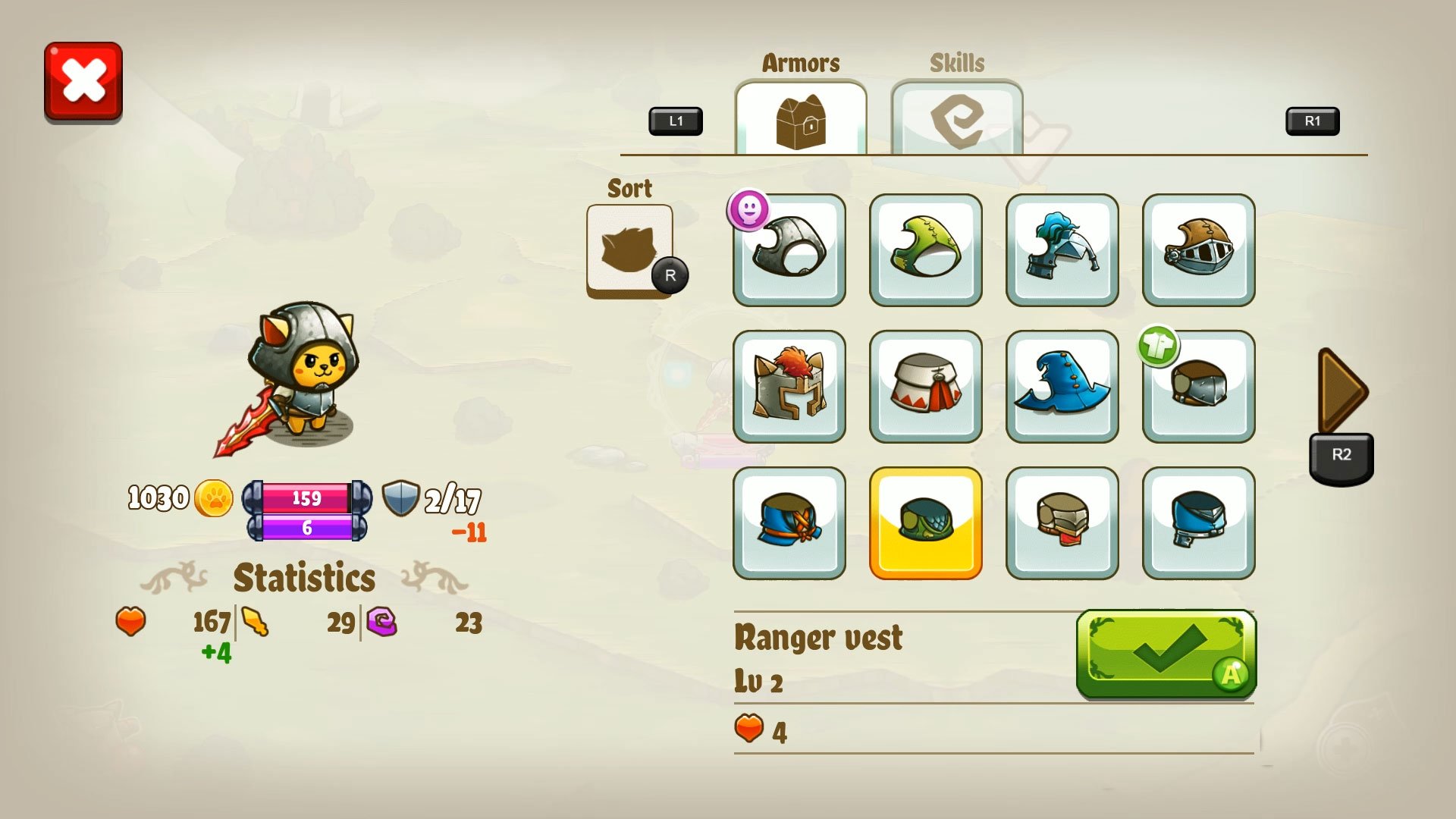Select the blue wizard hat
This screenshot has width=1456, height=819.
tap(1062, 388)
